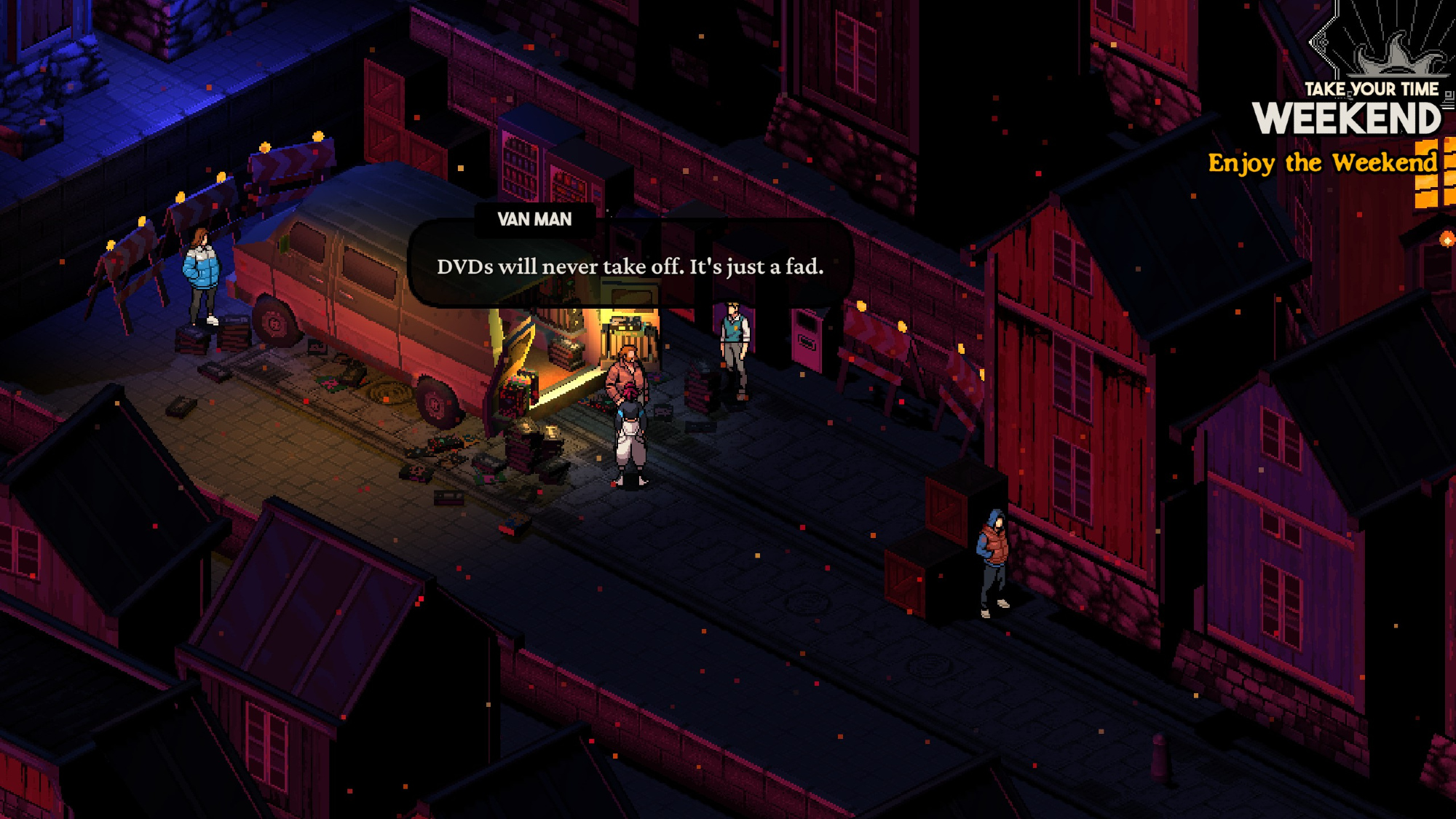The image size is (1456, 819).
Task: Advance the Van Man dialogue bubble
Action: click(x=630, y=266)
